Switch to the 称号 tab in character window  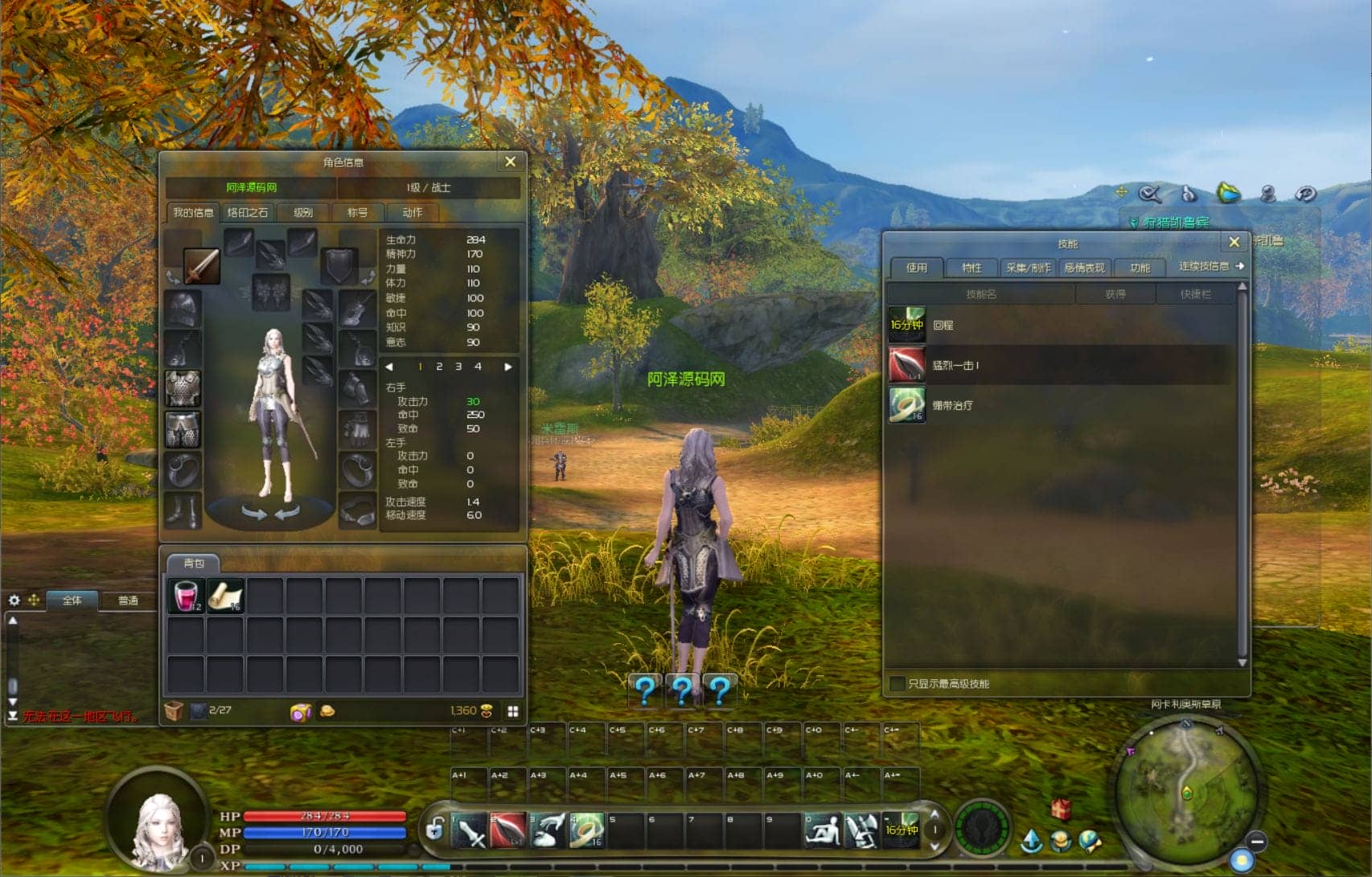[x=359, y=212]
